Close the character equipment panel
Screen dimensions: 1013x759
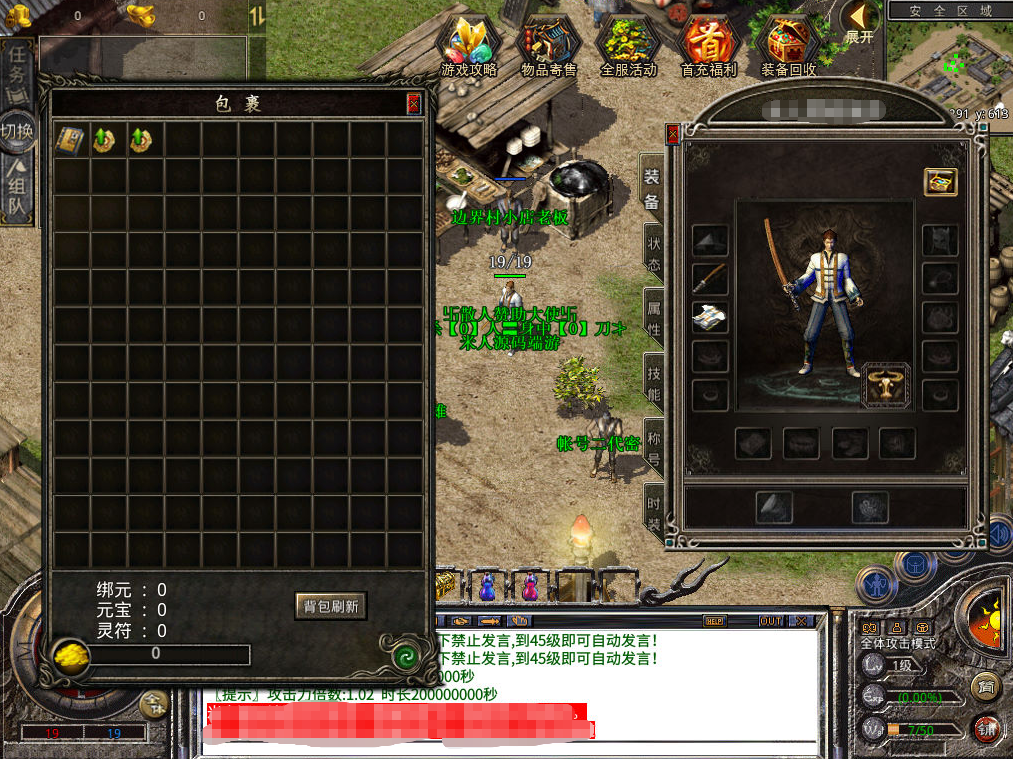[x=672, y=133]
